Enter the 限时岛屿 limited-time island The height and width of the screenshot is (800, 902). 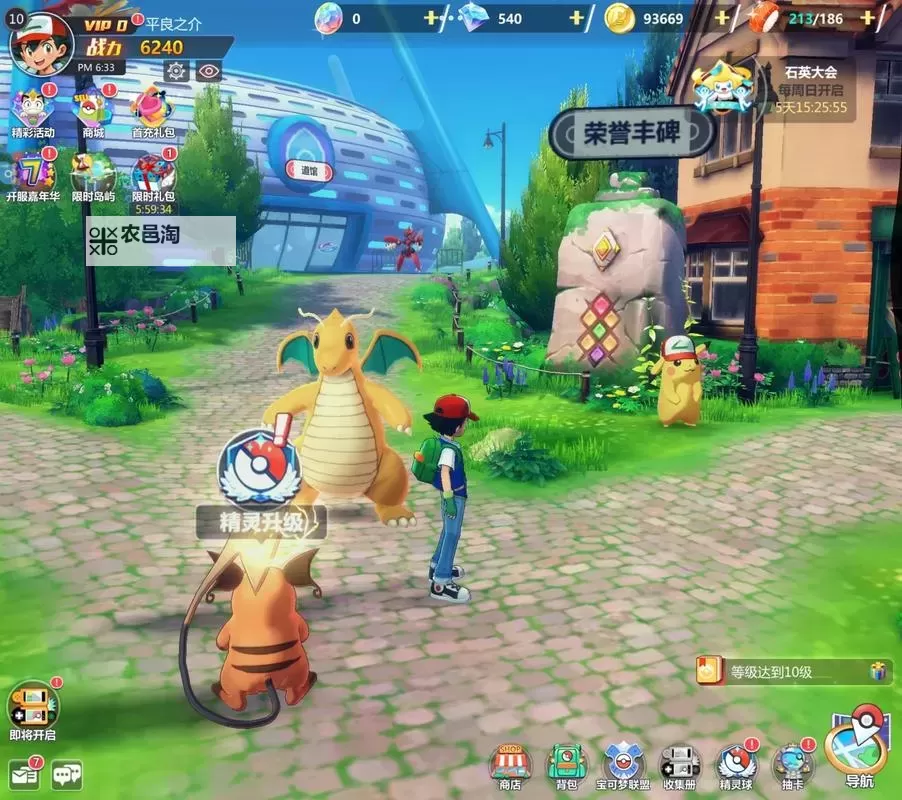(93, 176)
